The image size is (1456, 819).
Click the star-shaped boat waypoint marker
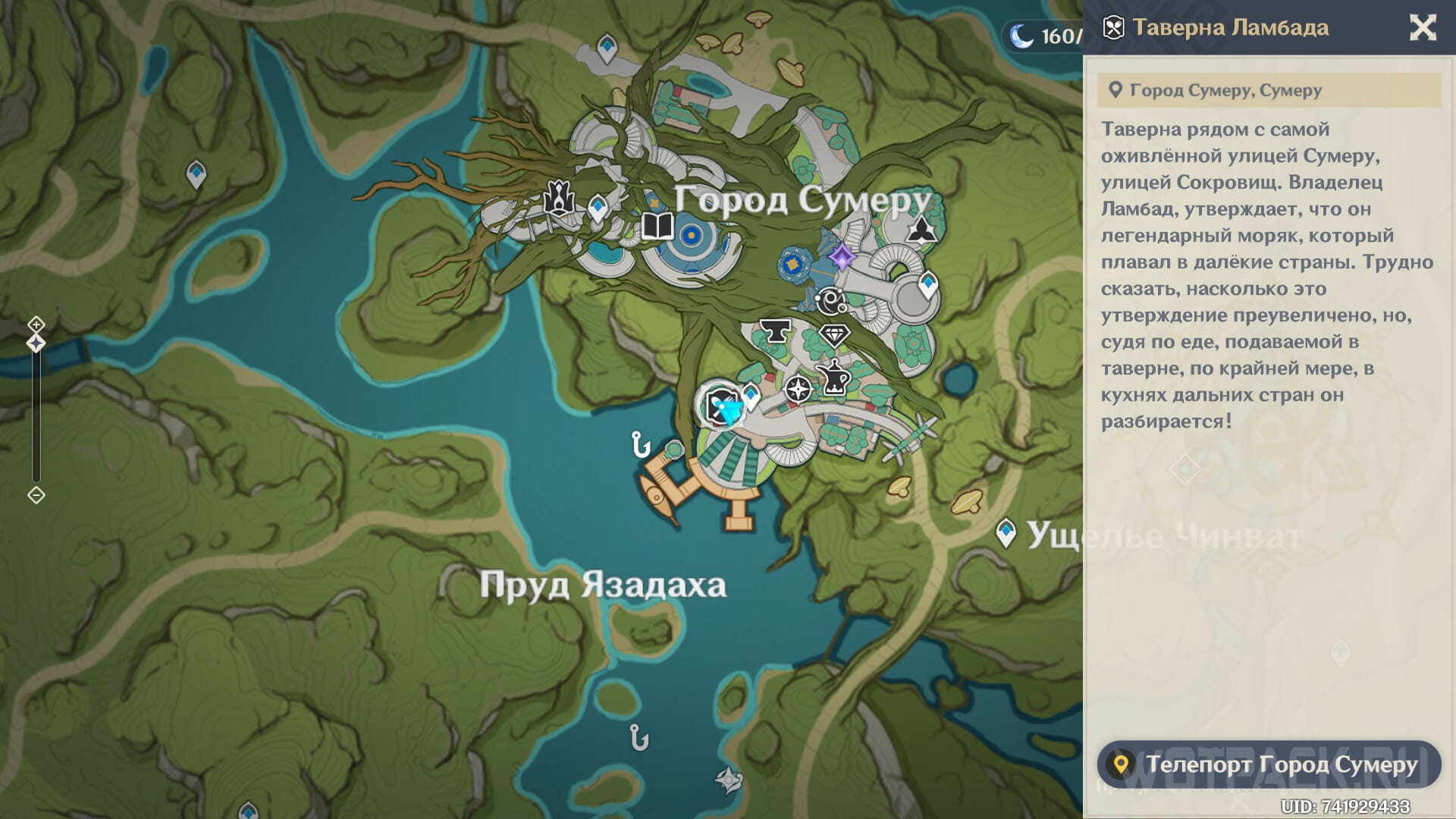click(727, 779)
